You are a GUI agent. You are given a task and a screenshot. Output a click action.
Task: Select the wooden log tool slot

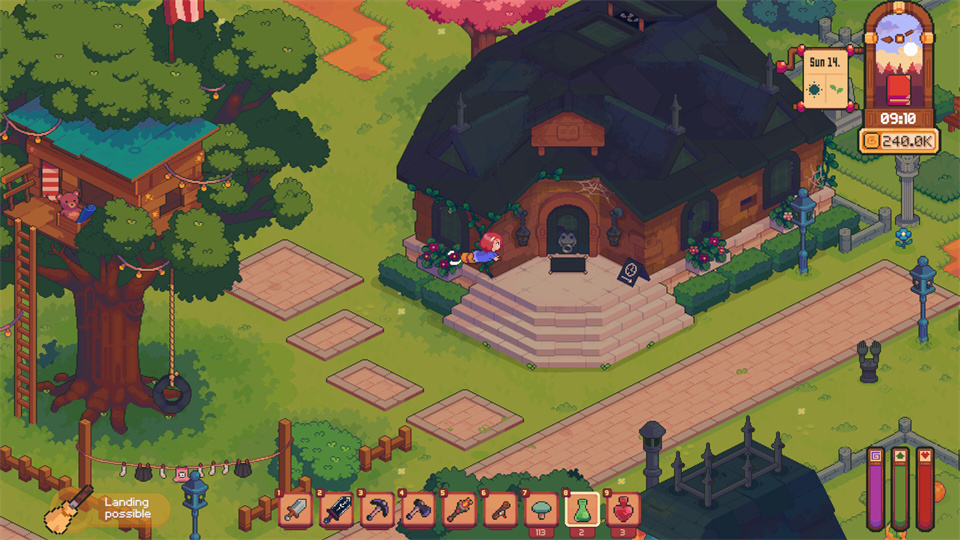(501, 510)
